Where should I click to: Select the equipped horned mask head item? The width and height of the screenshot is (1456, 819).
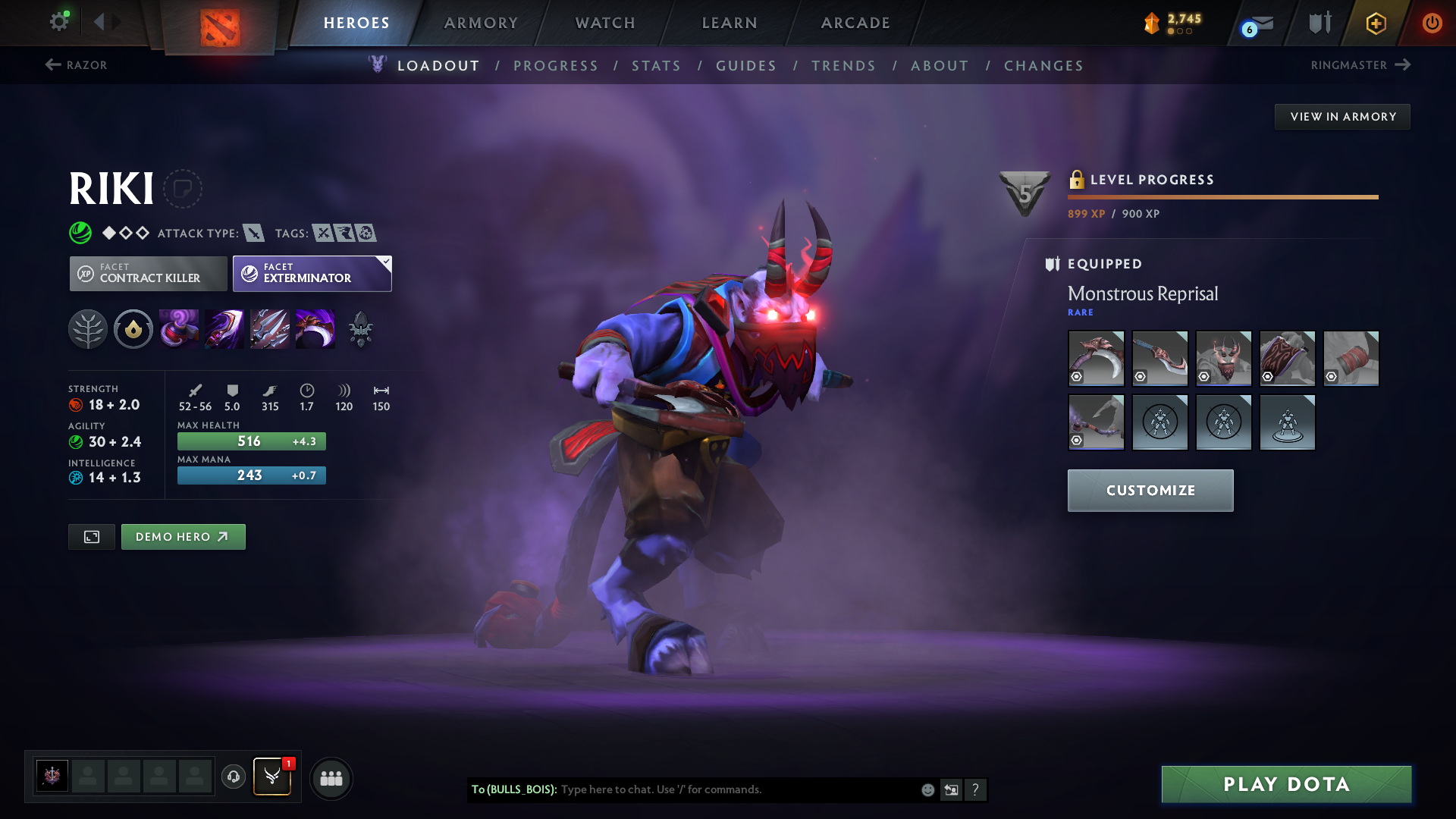coord(1223,359)
